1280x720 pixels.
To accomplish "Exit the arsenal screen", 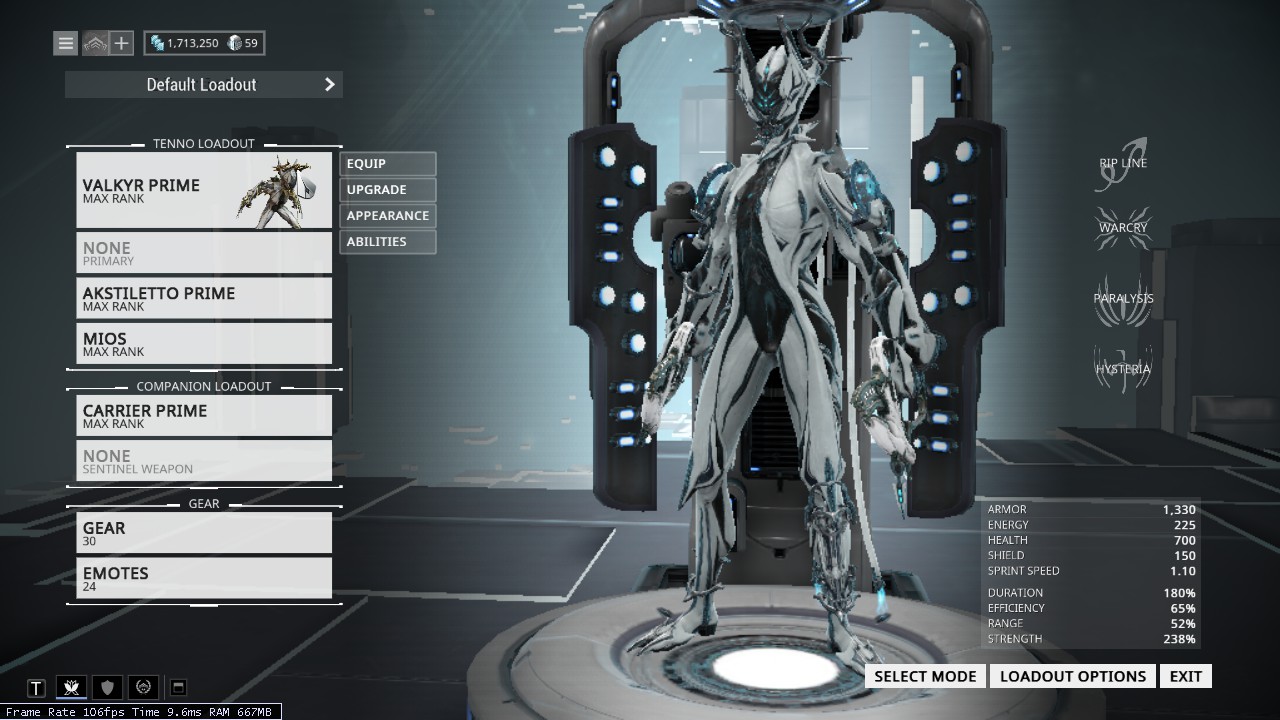I will [1186, 676].
